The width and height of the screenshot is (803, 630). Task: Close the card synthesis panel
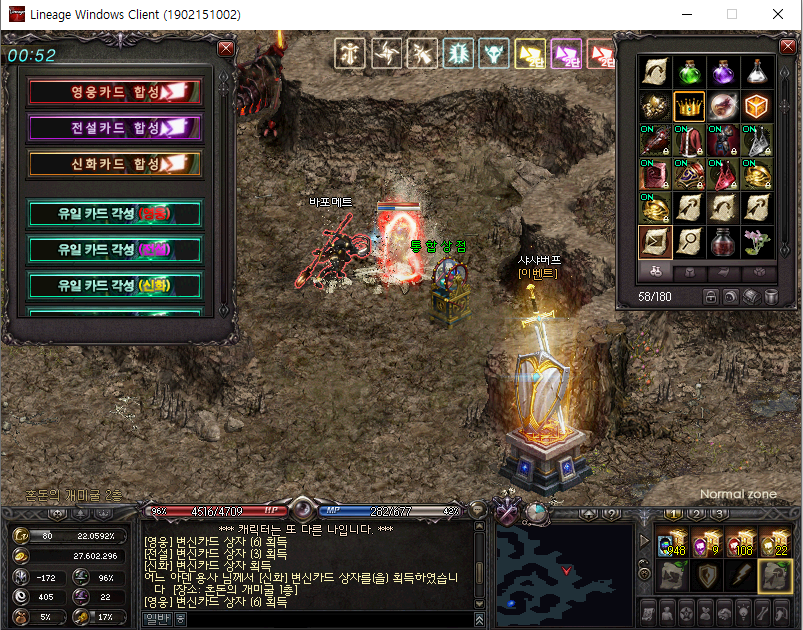click(x=226, y=48)
